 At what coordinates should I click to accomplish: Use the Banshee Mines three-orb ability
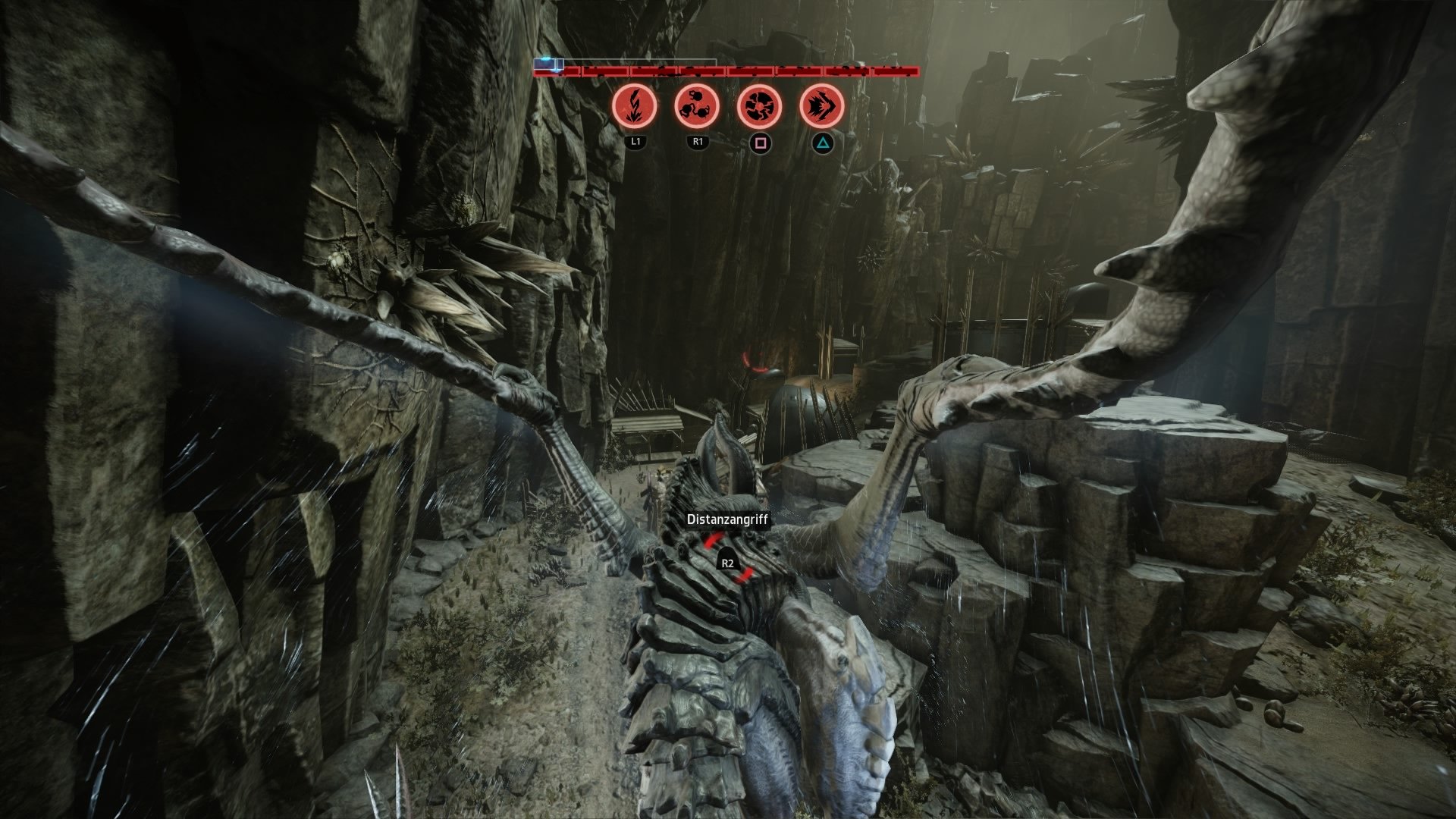697,105
